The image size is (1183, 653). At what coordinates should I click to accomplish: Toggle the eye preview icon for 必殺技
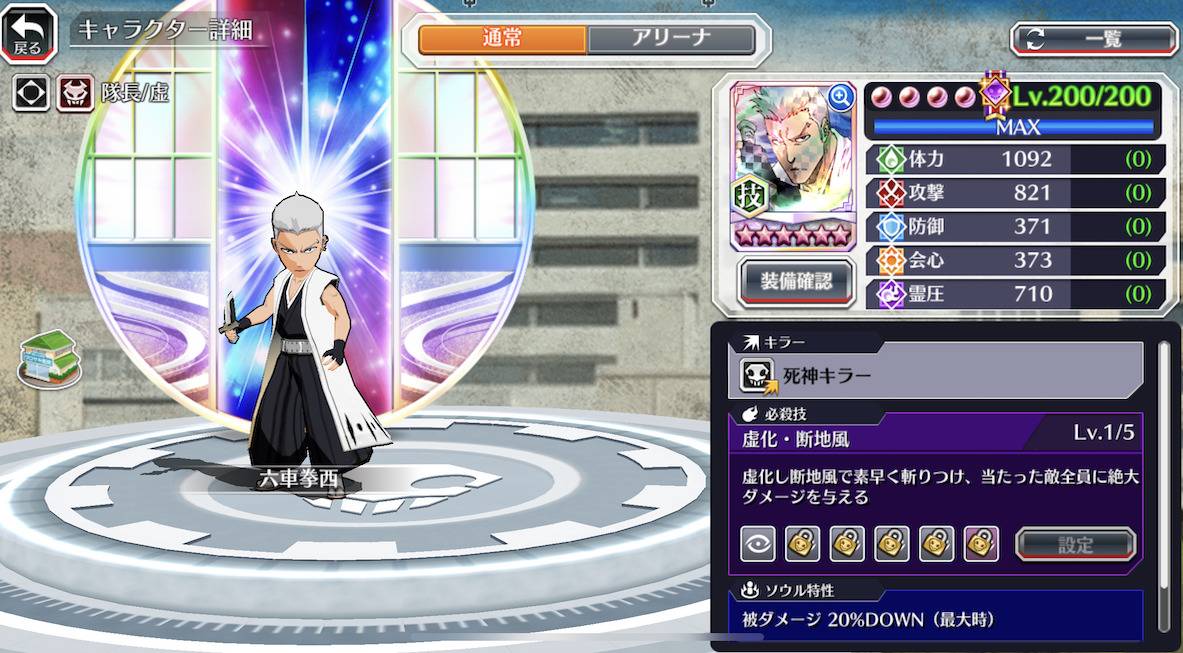click(x=758, y=544)
